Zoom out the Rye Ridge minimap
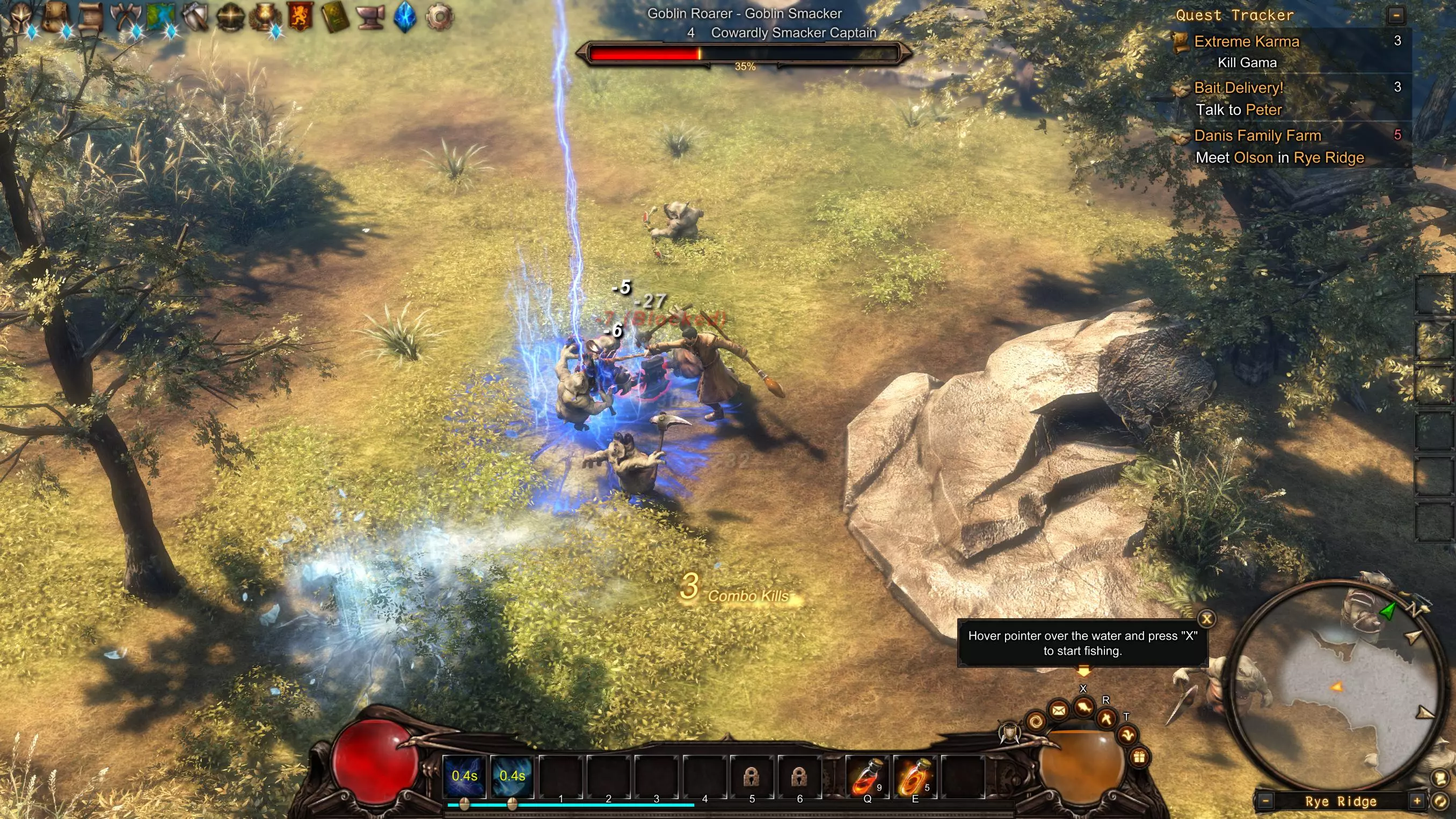This screenshot has width=1456, height=819. tap(1266, 801)
